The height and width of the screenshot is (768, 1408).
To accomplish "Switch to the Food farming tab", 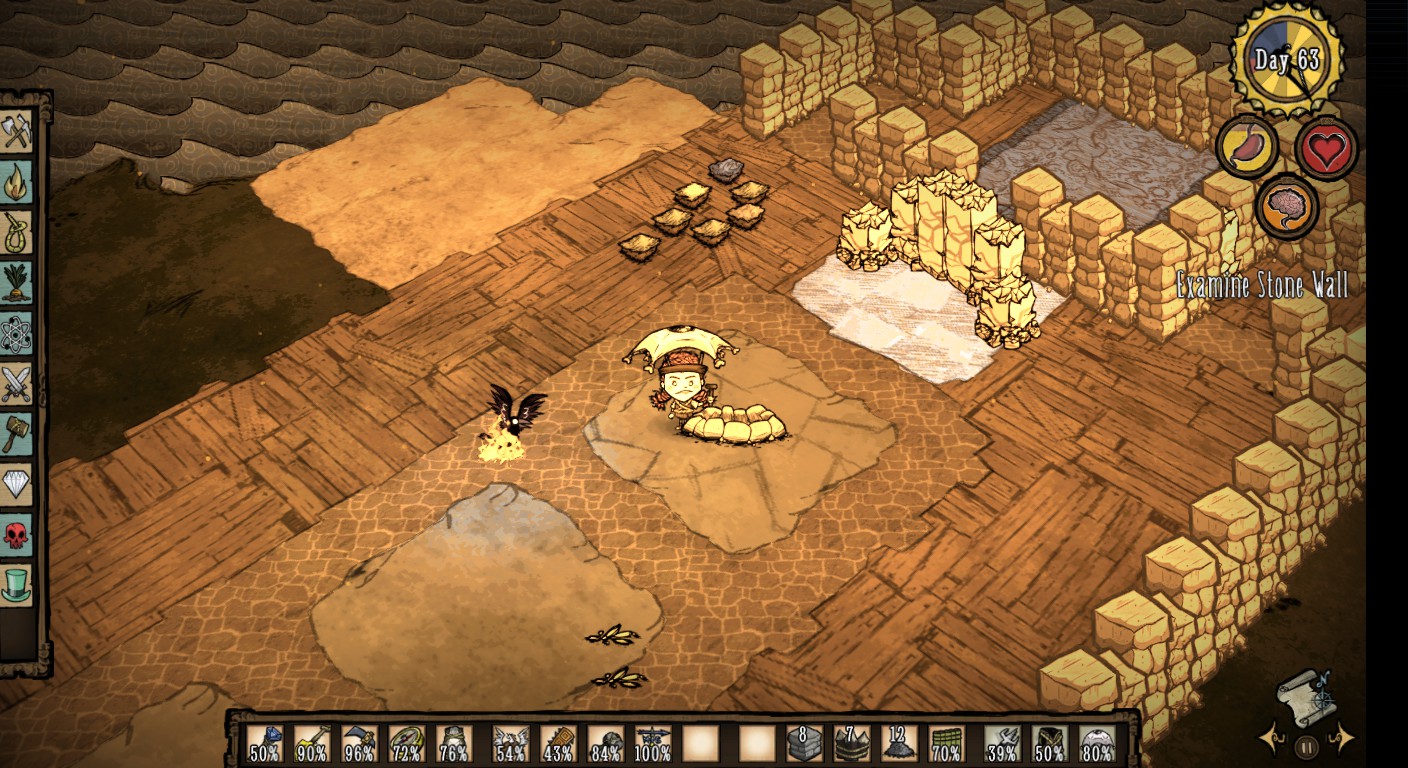I will coord(17,283).
